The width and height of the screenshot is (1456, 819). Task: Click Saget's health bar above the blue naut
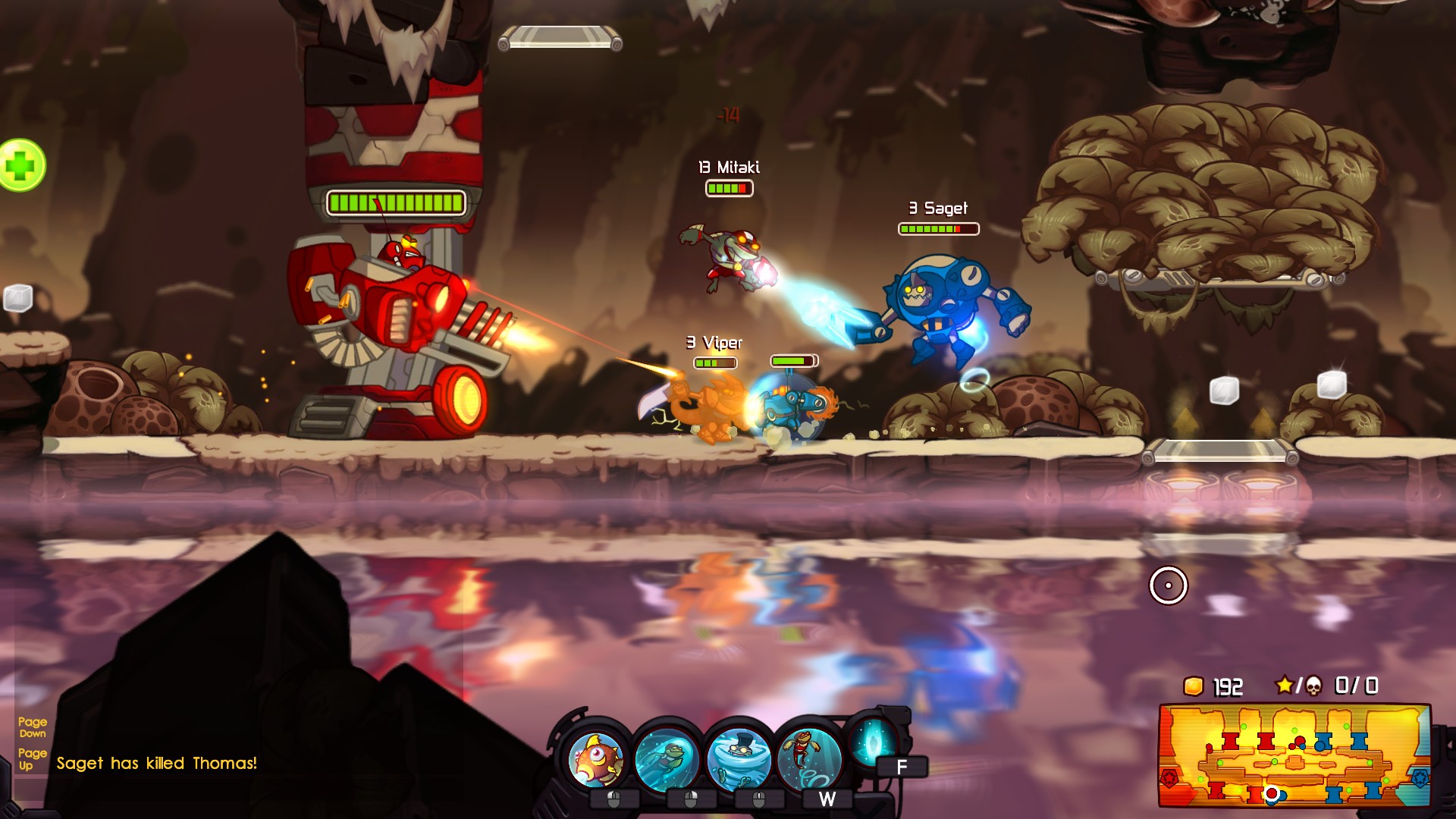point(937,227)
